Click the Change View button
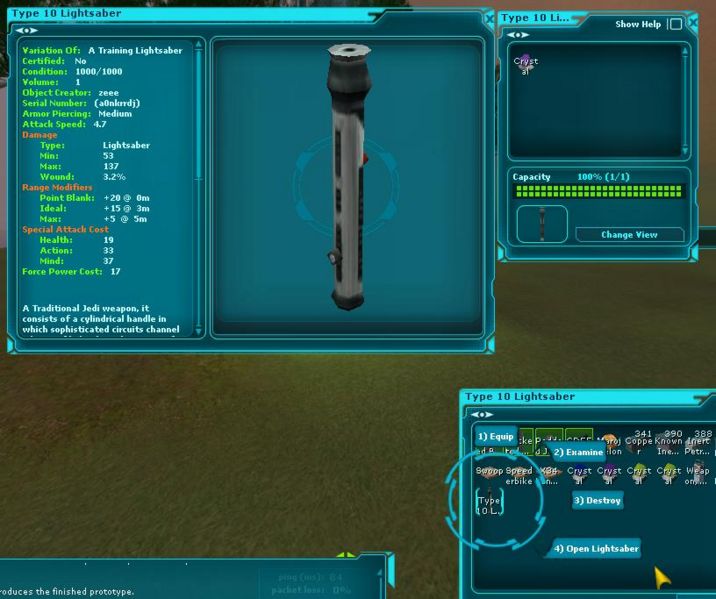The image size is (716, 599). coord(630,234)
